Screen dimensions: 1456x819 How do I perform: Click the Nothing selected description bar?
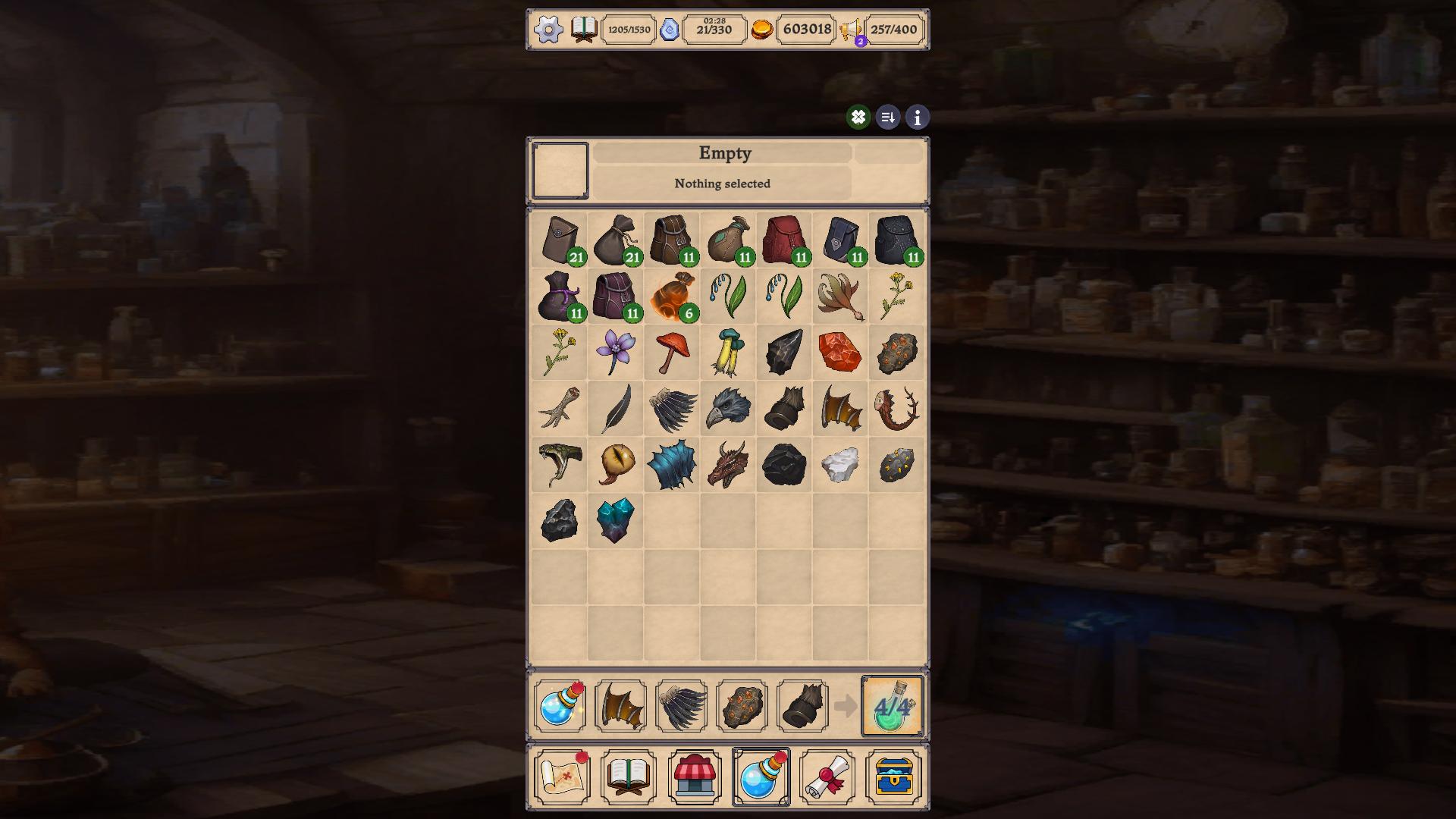pyautogui.click(x=723, y=184)
